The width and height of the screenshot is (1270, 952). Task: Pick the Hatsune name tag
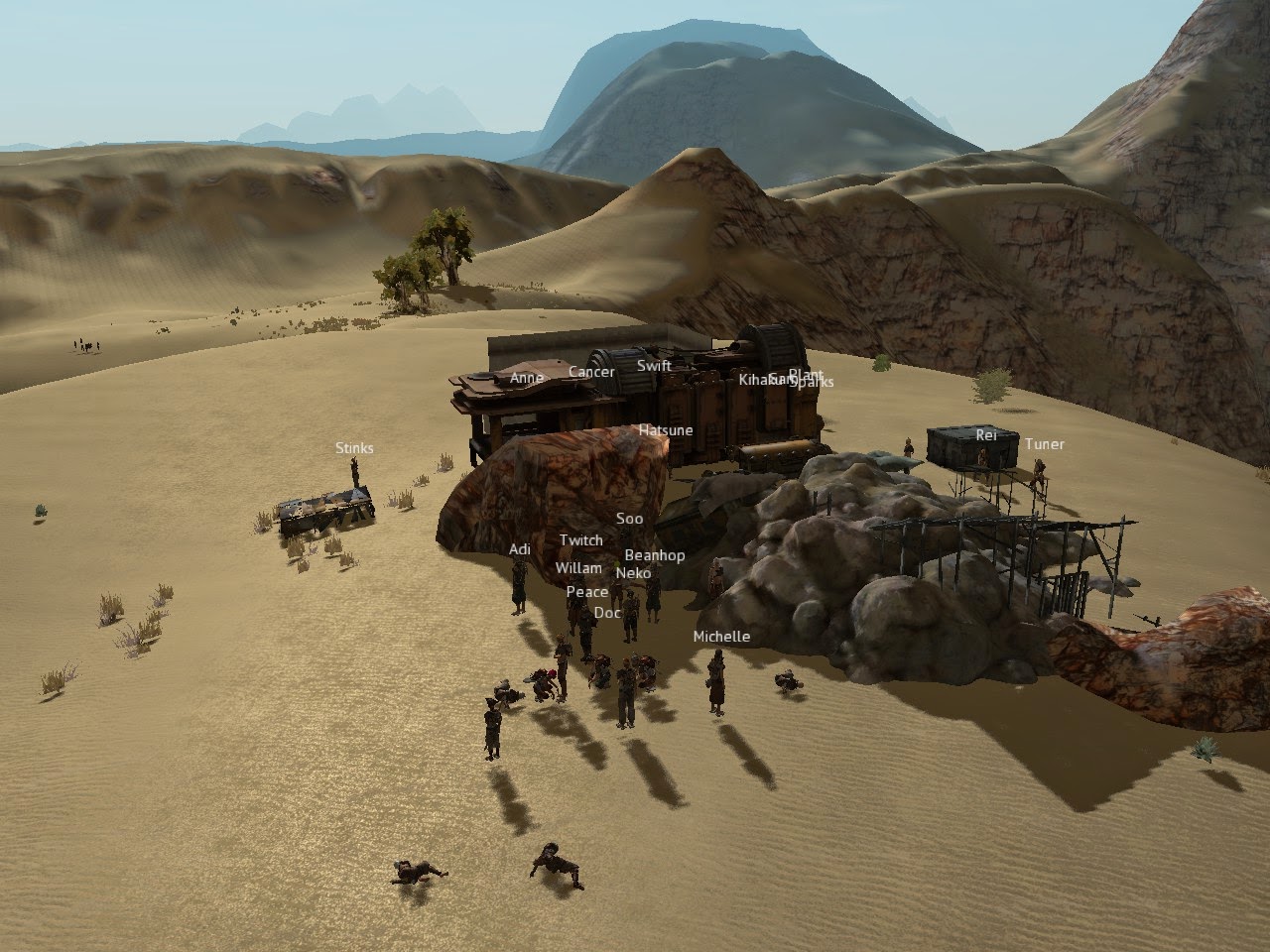[x=666, y=430]
